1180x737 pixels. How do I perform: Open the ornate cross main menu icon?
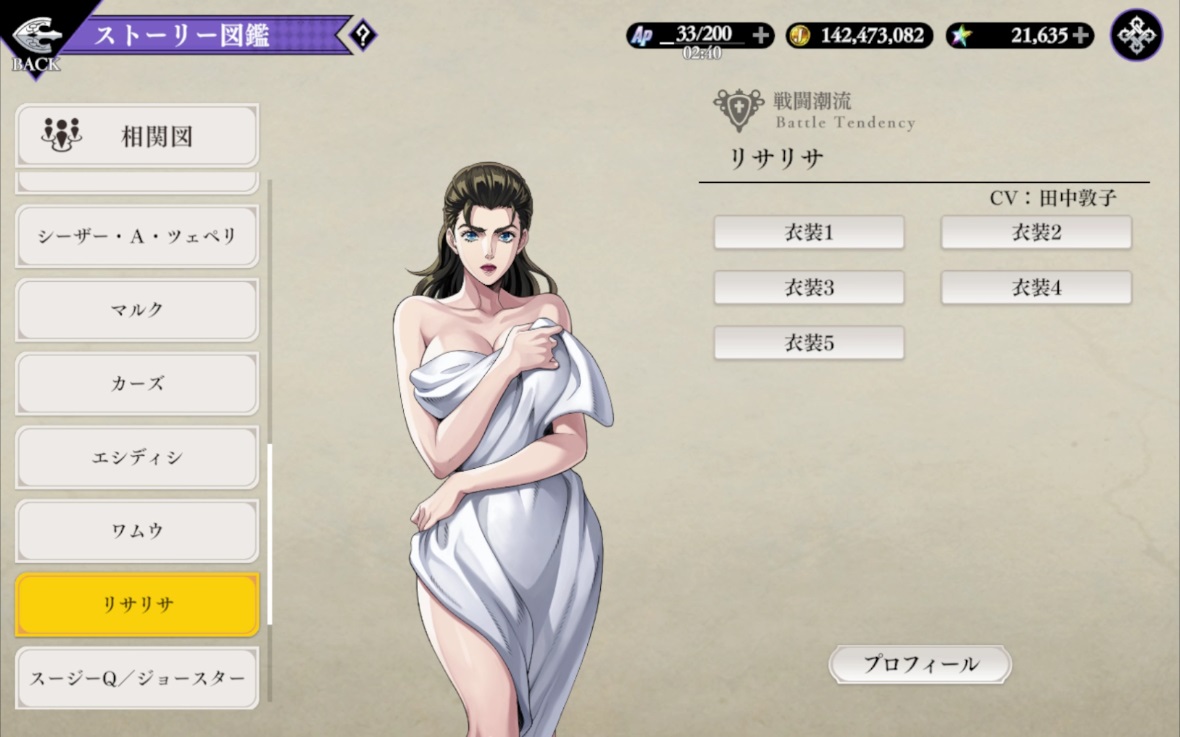[1136, 36]
